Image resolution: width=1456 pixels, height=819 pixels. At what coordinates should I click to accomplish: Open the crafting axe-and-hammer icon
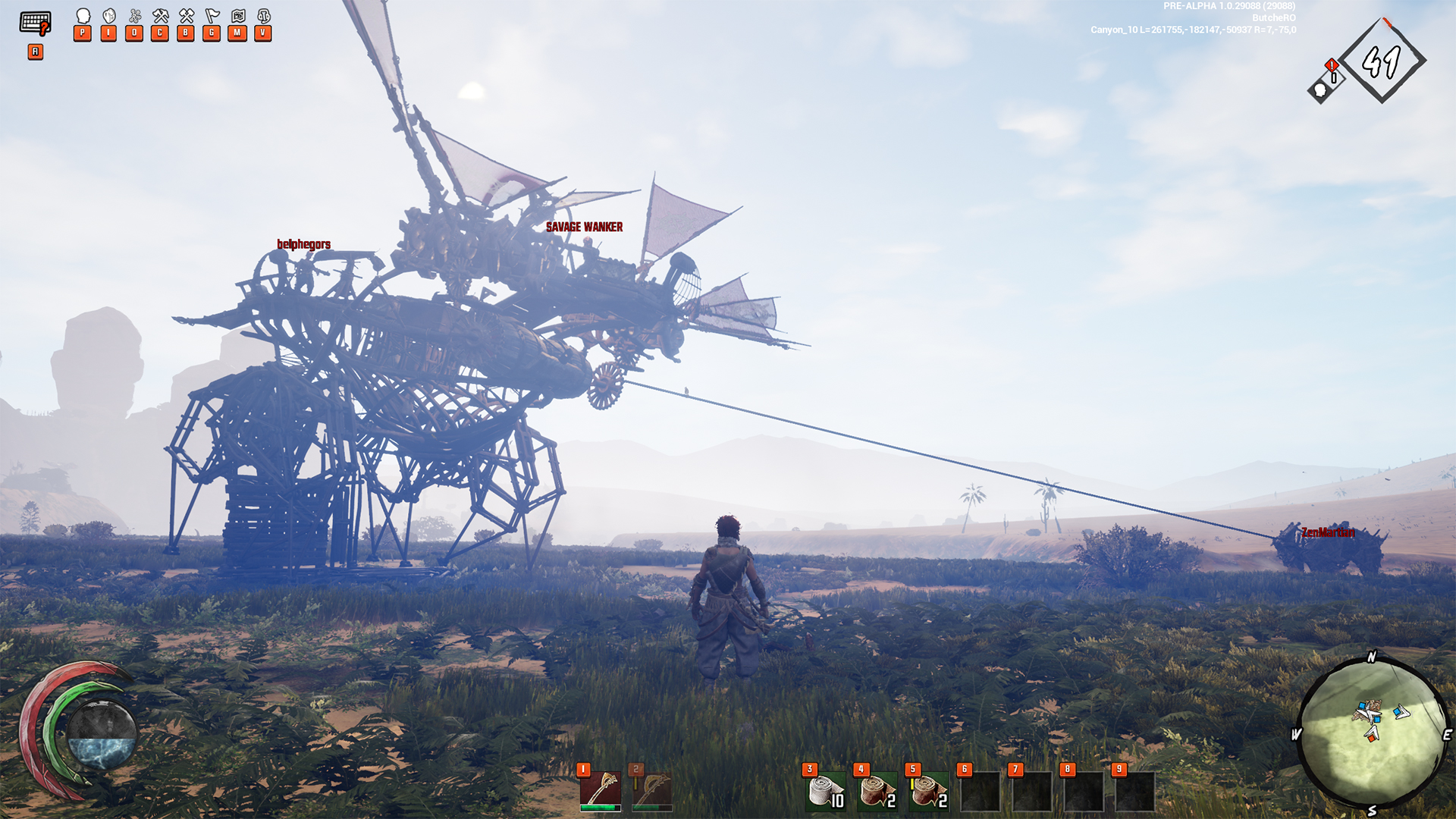point(160,16)
